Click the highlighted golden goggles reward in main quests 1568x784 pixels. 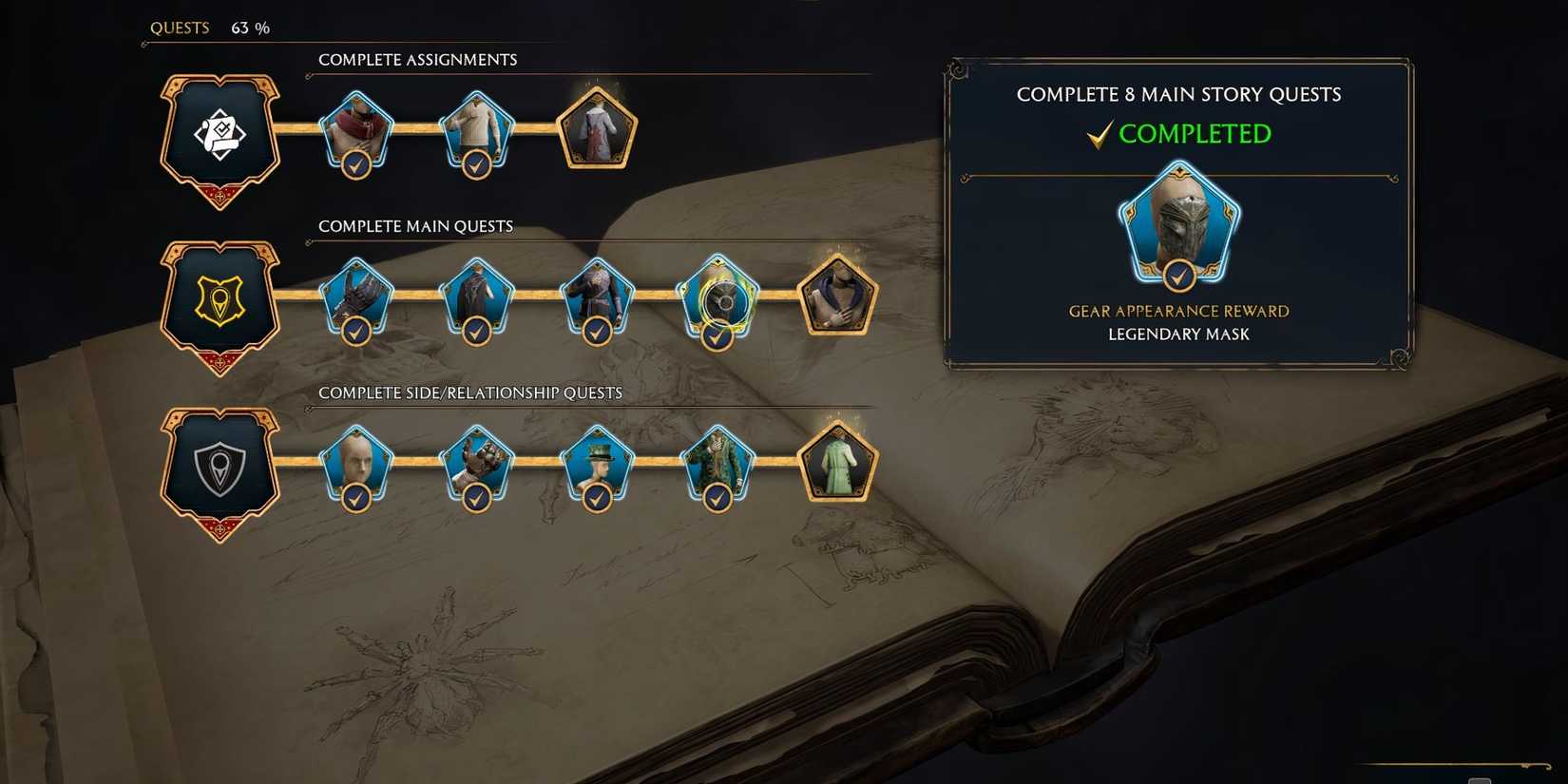click(x=717, y=296)
